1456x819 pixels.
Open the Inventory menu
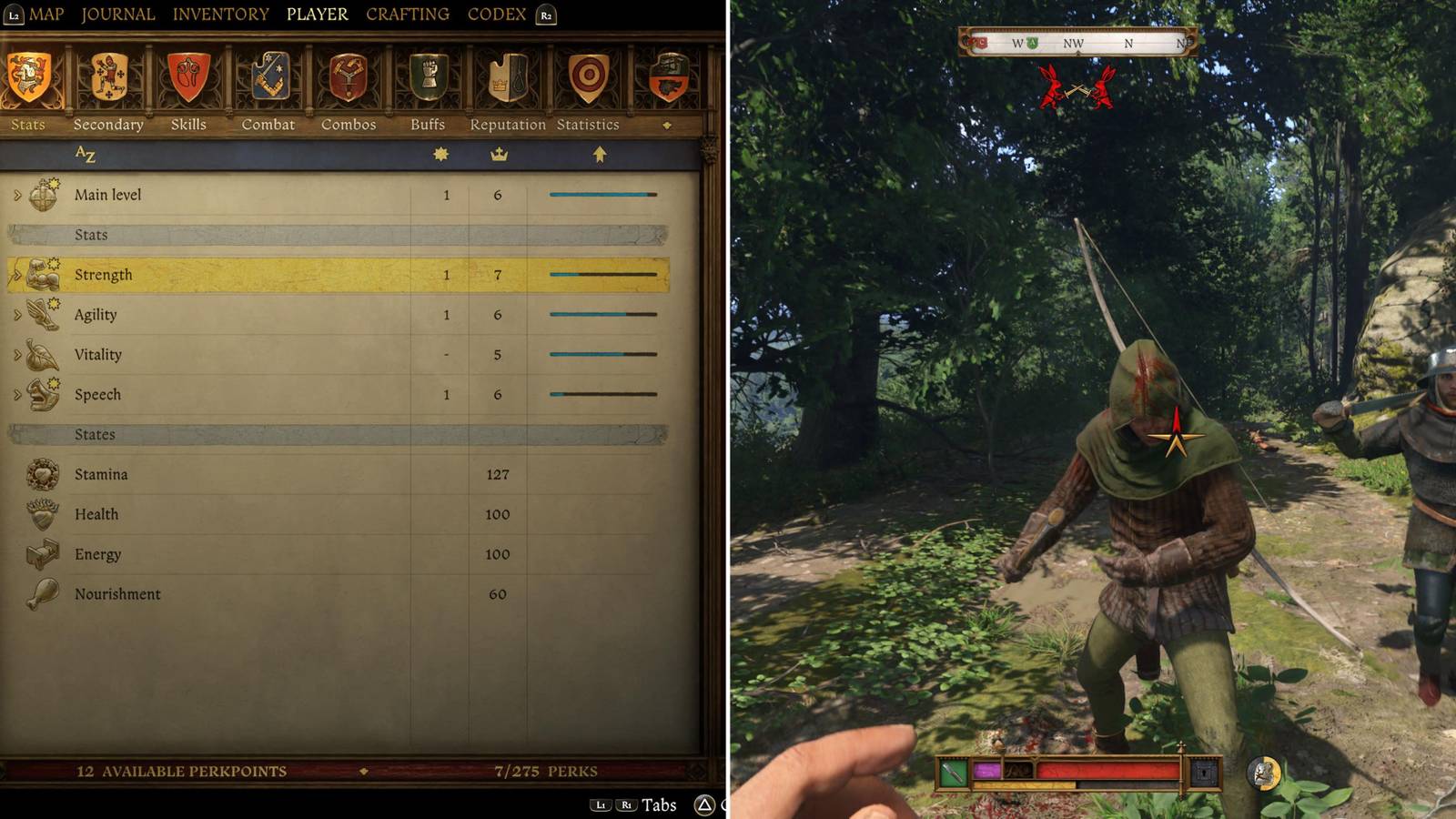(221, 14)
